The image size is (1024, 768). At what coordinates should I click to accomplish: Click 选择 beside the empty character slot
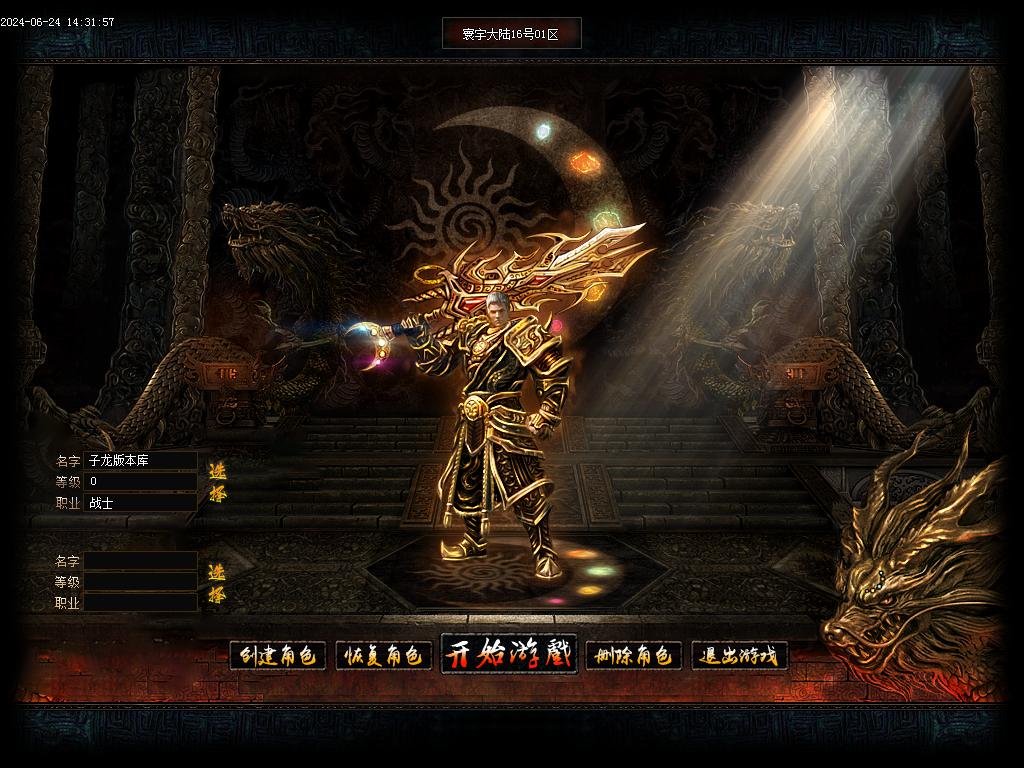click(217, 584)
